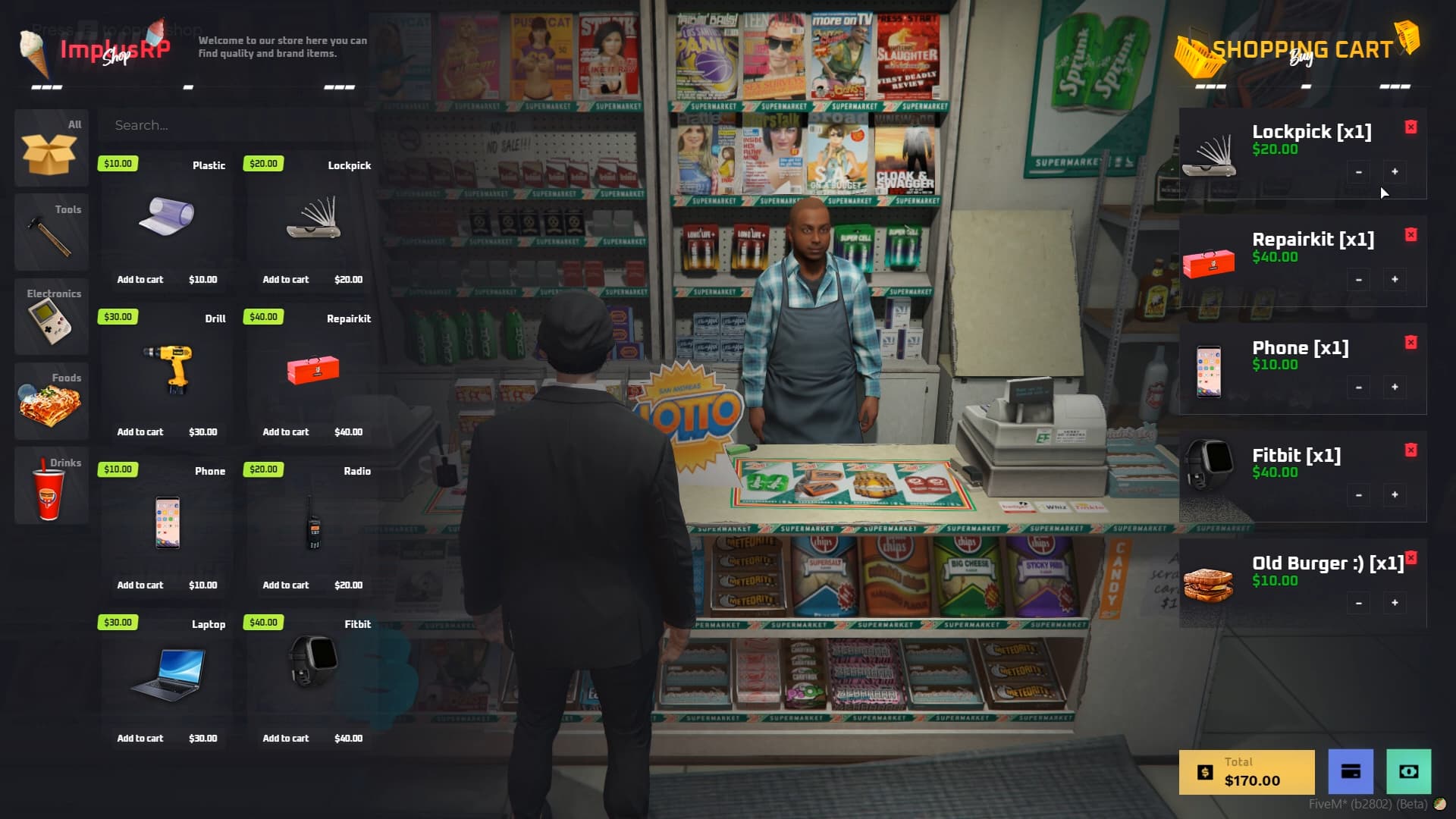The width and height of the screenshot is (1456, 819).
Task: Select the Foods category icon
Action: click(x=51, y=400)
